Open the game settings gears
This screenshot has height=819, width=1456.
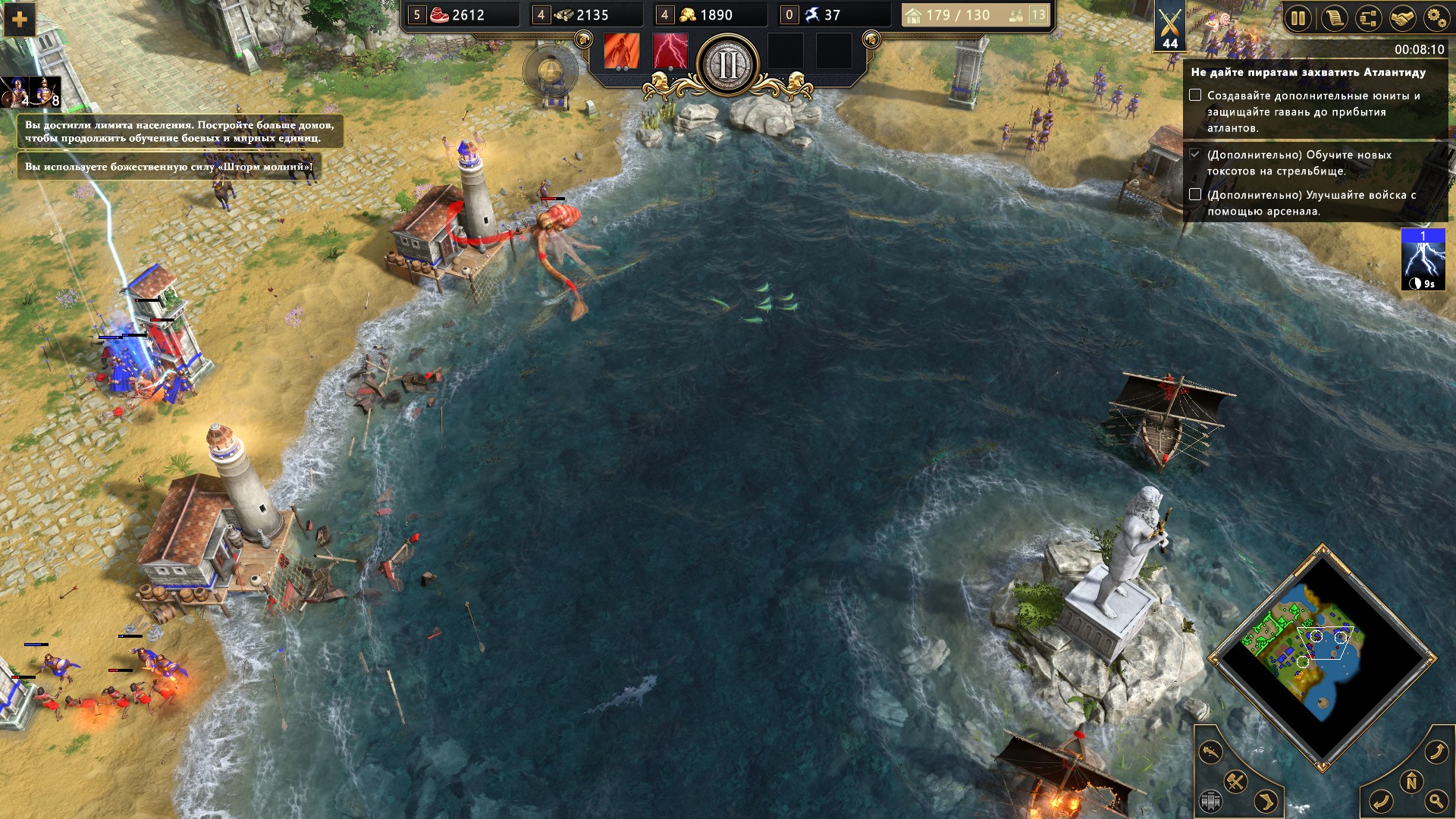1436,18
